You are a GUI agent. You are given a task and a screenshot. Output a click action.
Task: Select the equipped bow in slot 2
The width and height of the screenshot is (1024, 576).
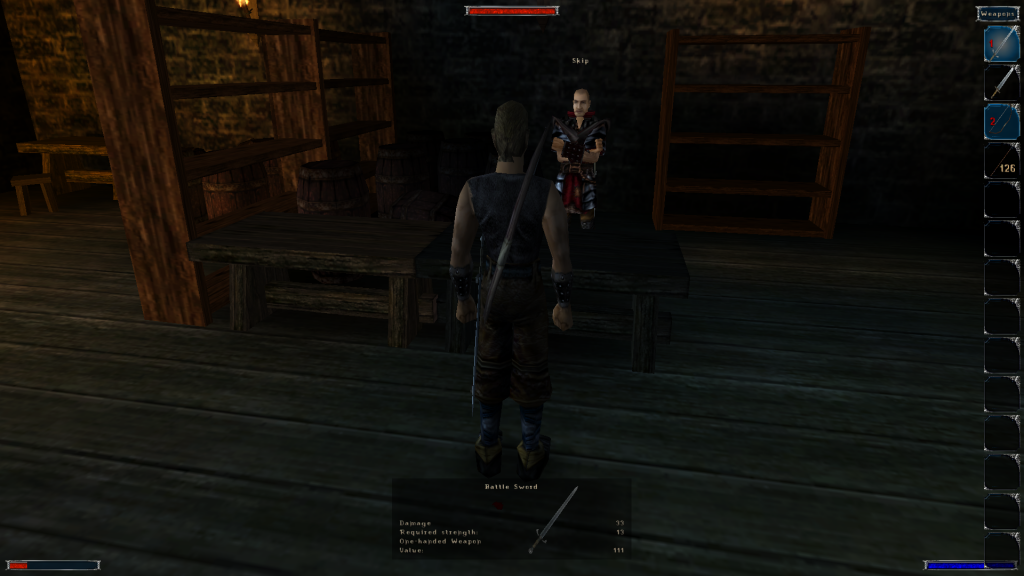tap(1001, 121)
